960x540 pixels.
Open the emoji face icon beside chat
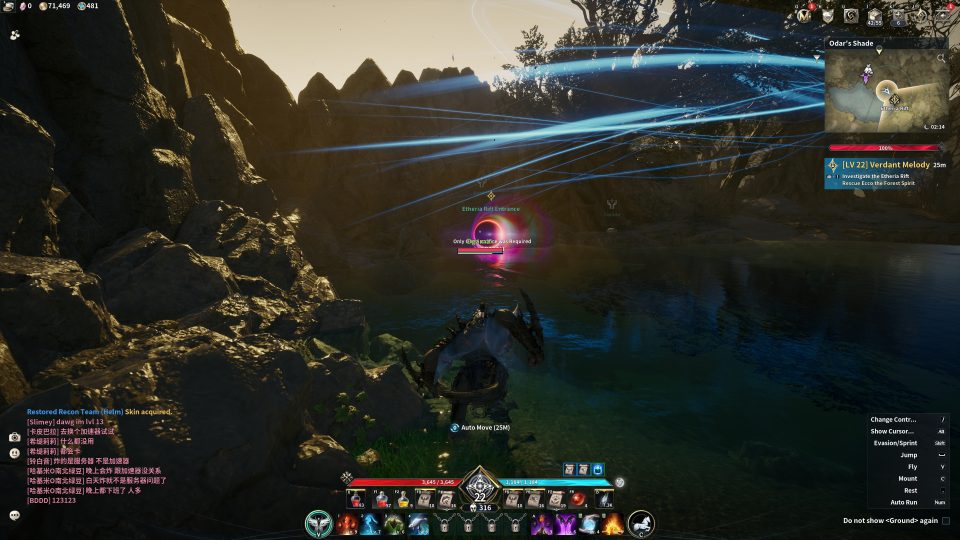pyautogui.click(x=15, y=453)
